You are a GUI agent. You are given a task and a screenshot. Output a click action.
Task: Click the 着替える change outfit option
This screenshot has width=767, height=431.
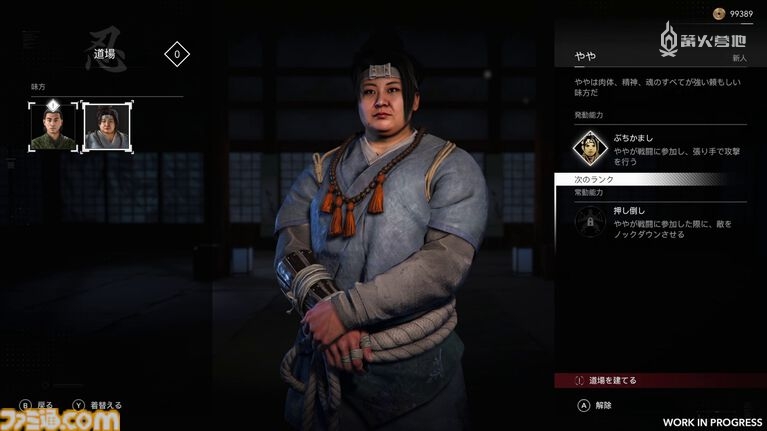pos(98,405)
